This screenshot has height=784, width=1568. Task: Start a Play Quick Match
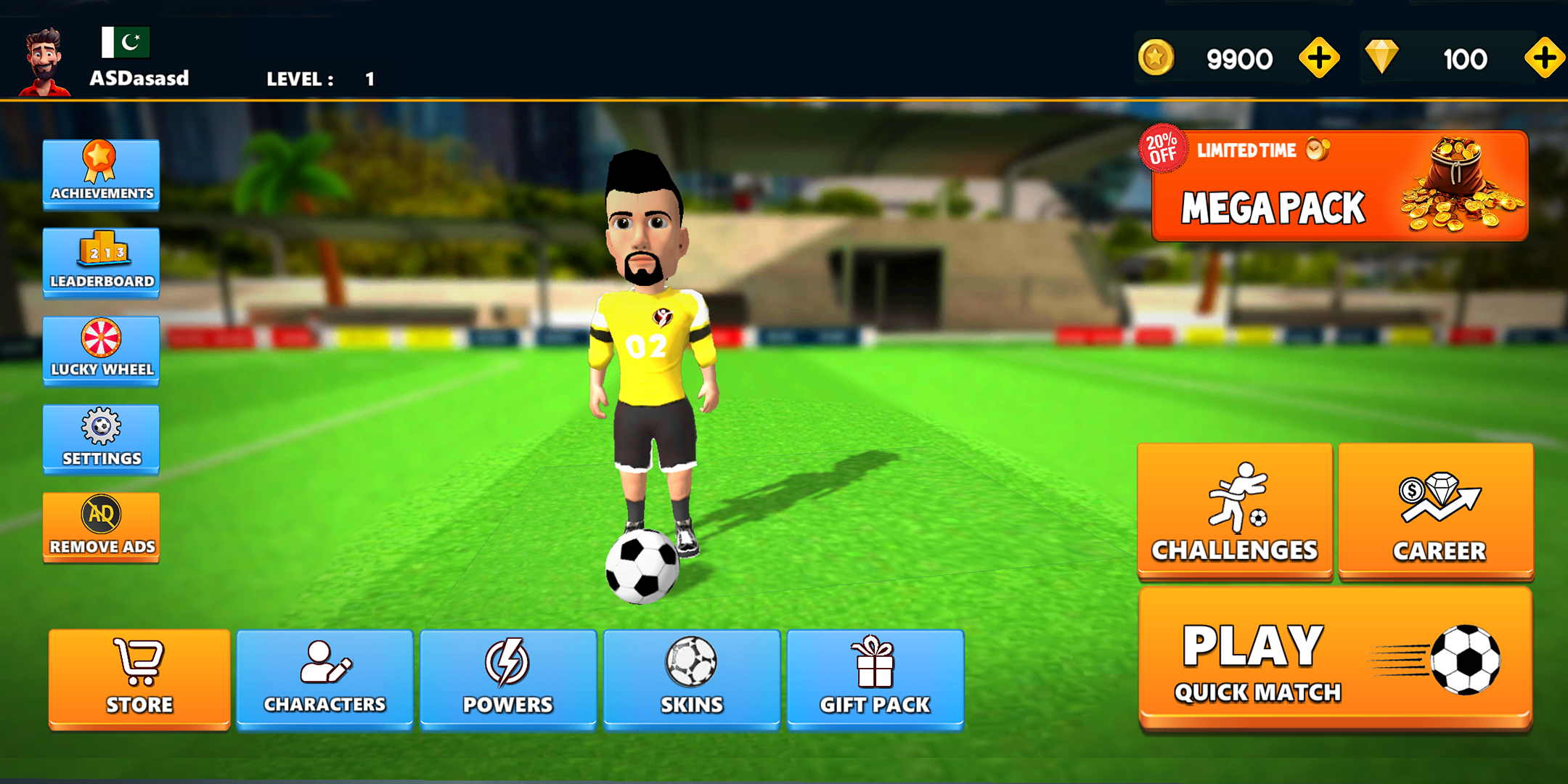tap(1335, 659)
